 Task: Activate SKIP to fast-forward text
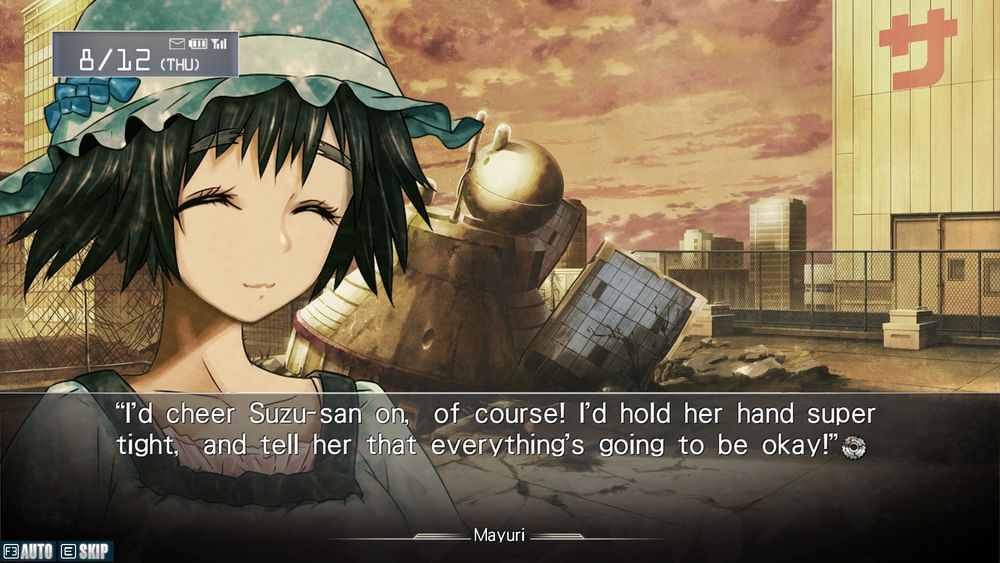86,551
